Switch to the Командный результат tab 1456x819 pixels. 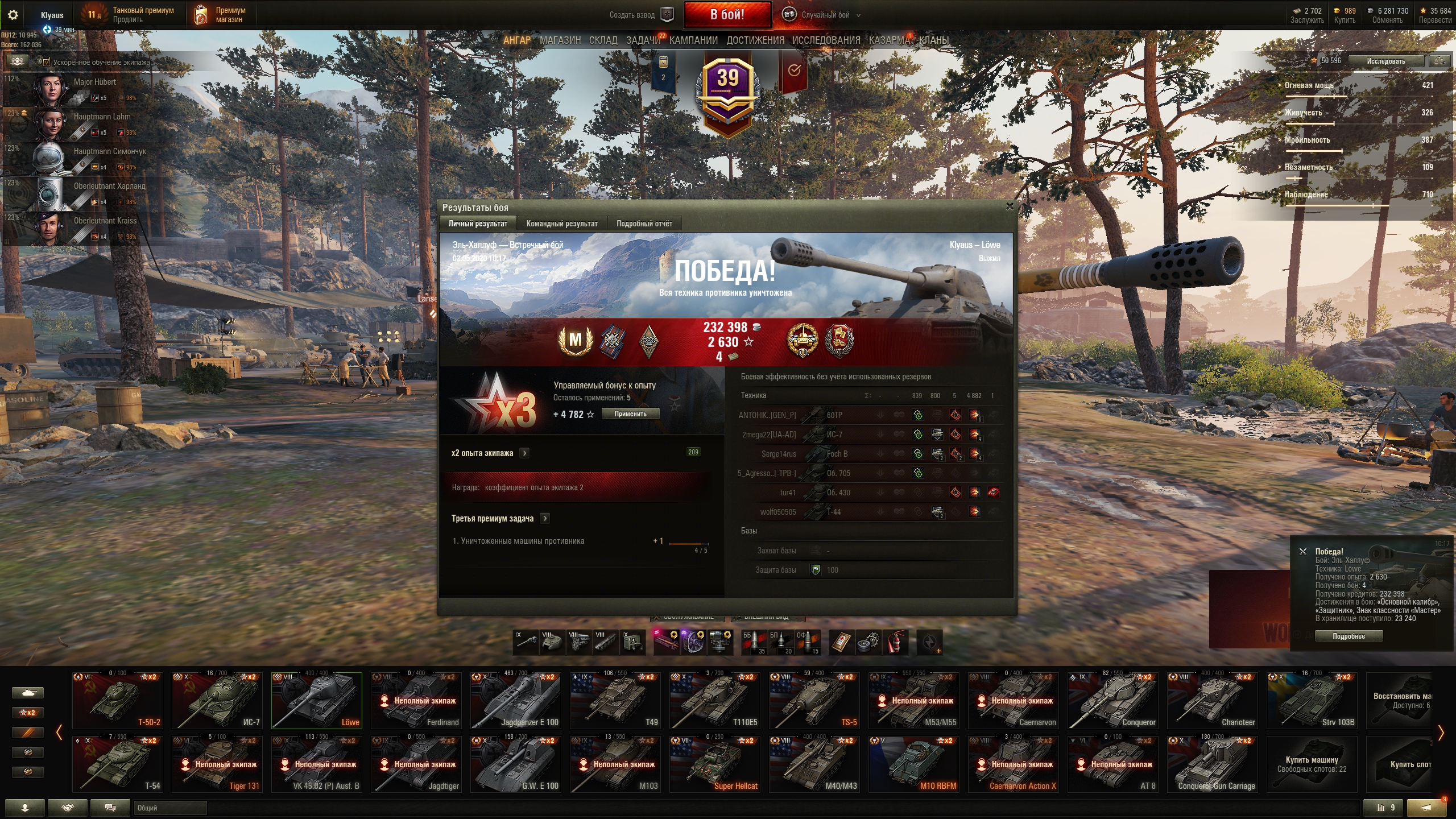[561, 224]
